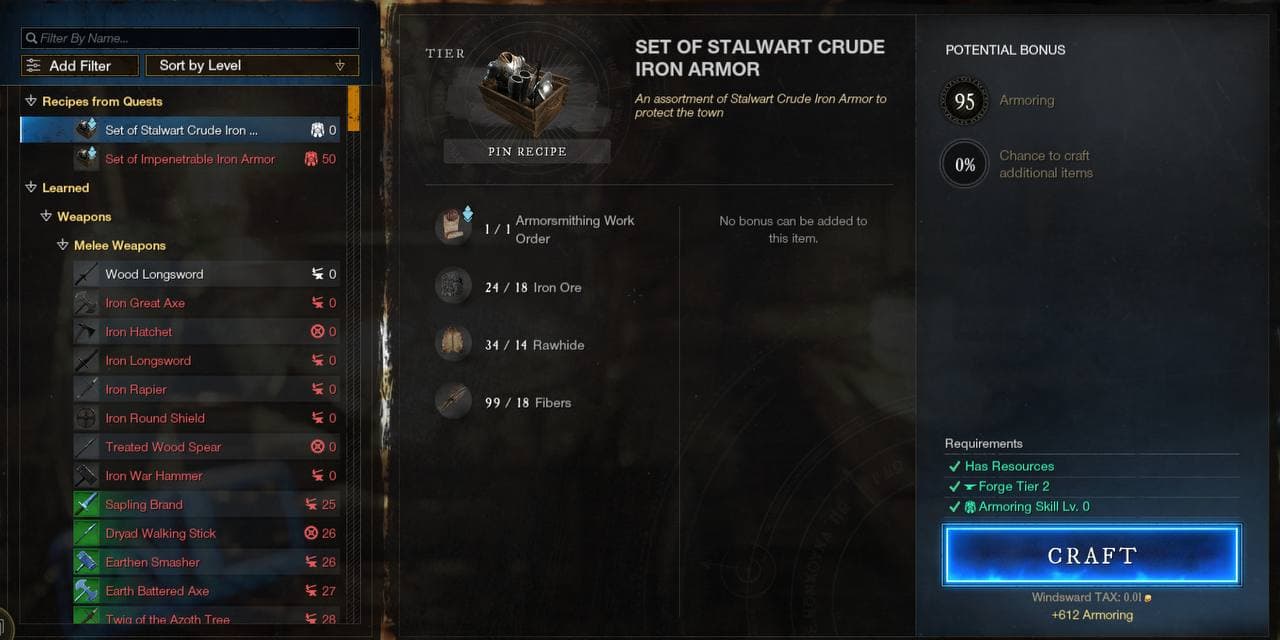Collapse the Melee Weapons subcategory

62,246
